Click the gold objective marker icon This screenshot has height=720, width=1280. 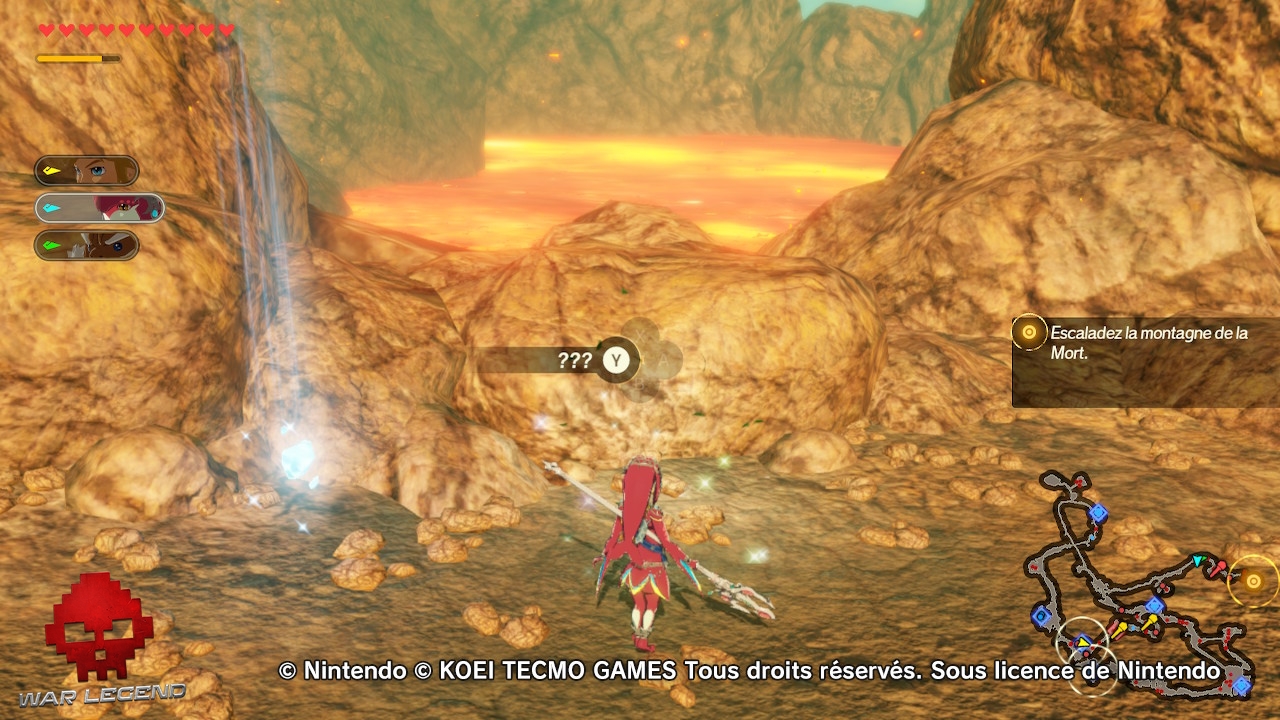(1030, 331)
